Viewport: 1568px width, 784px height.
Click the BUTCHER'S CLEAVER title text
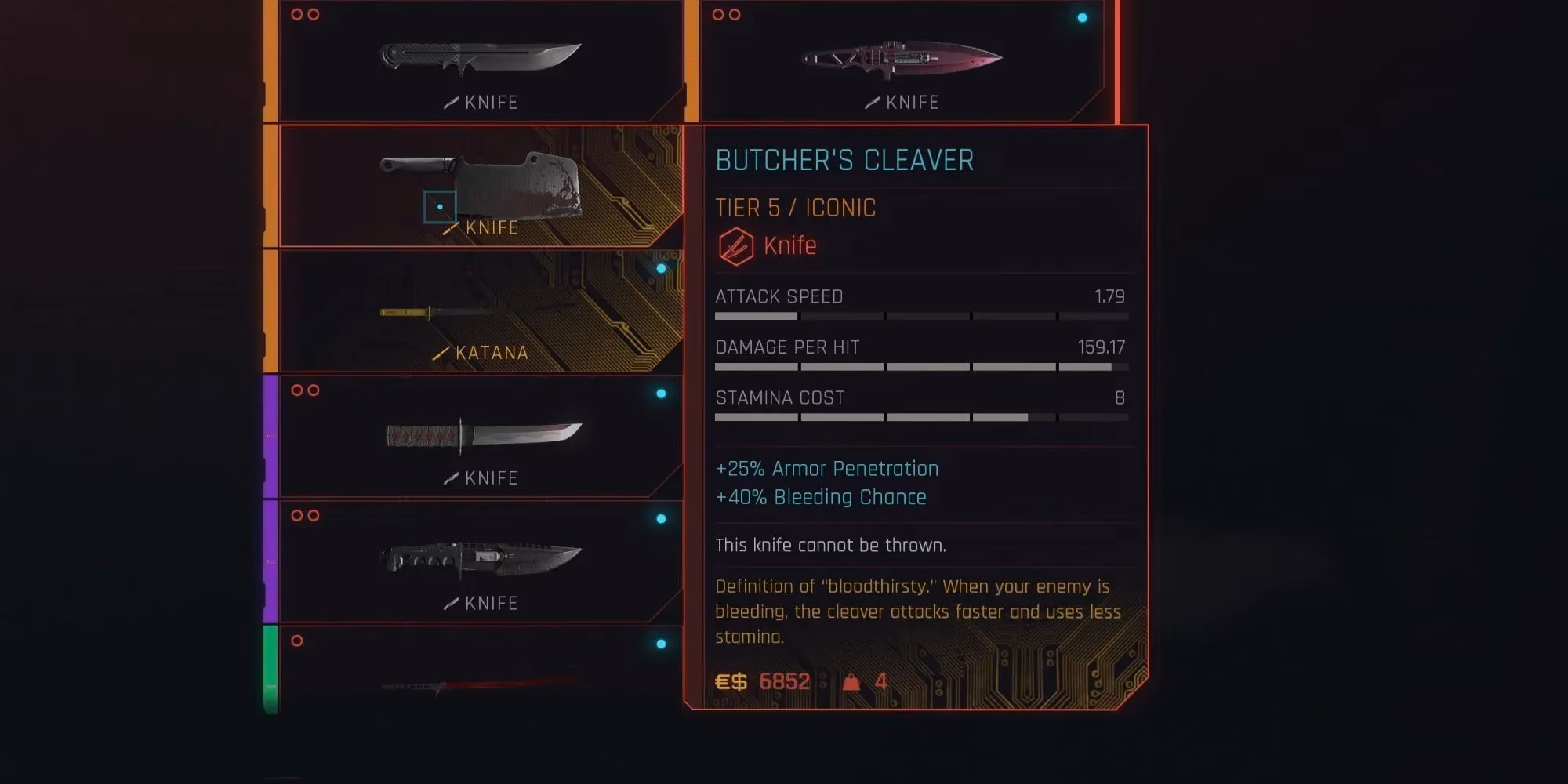point(844,160)
